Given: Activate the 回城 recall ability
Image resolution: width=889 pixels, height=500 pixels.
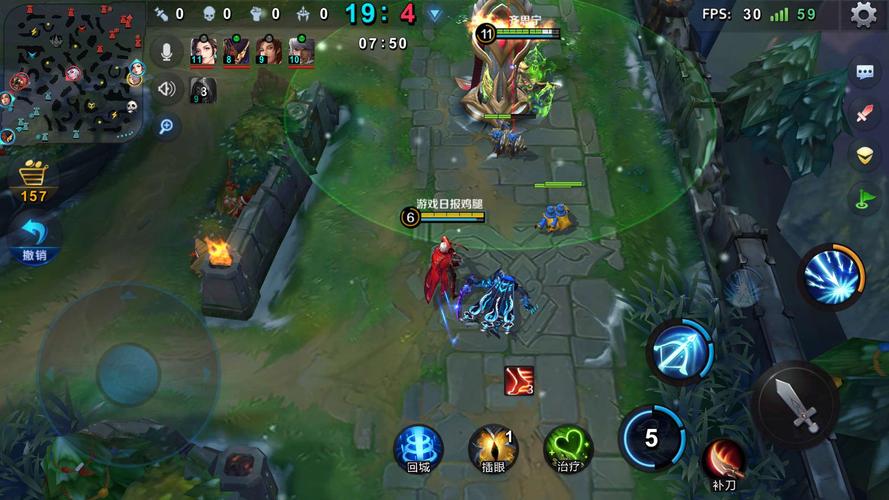Looking at the screenshot, I should 418,447.
